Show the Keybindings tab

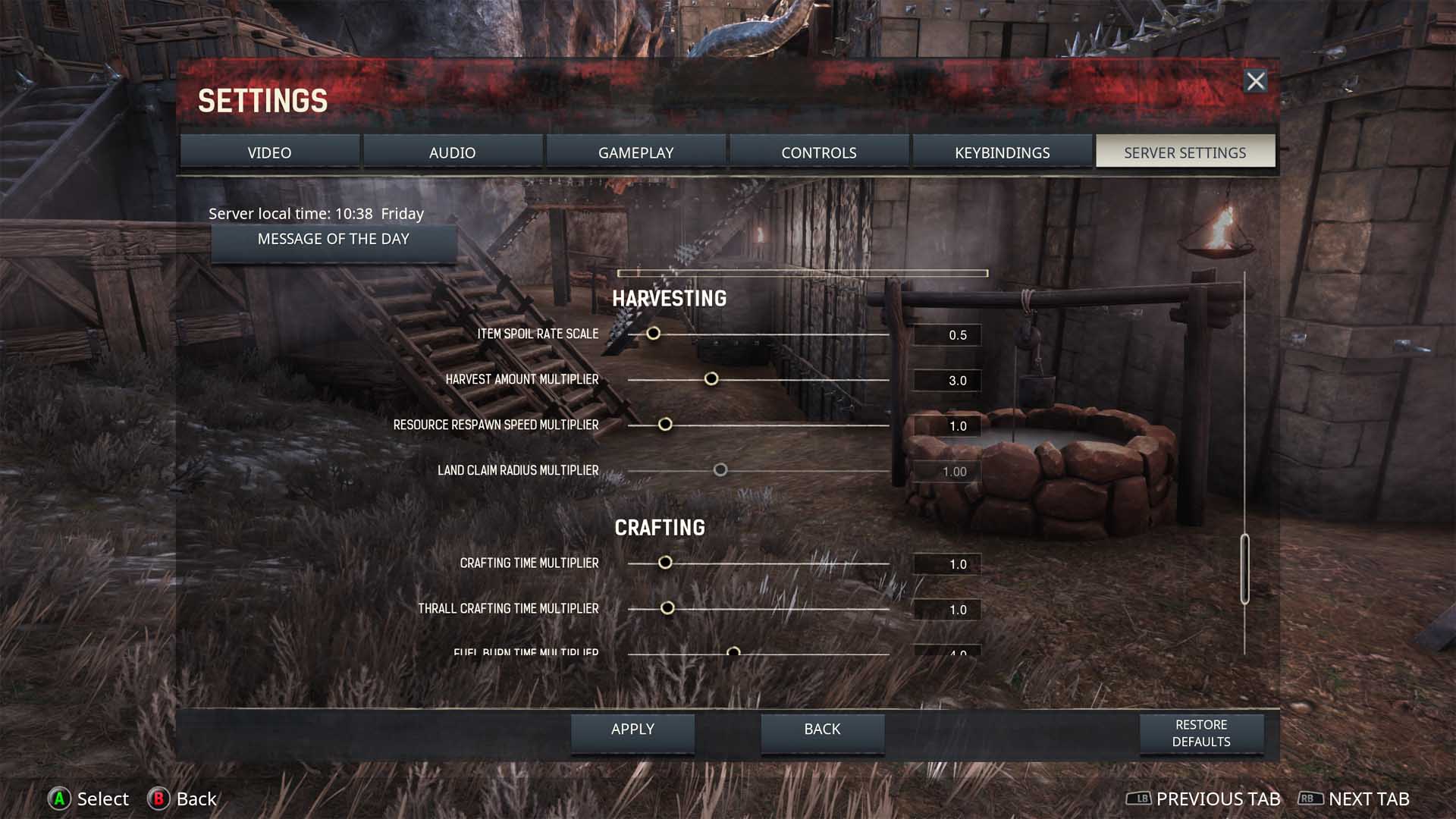point(1002,152)
